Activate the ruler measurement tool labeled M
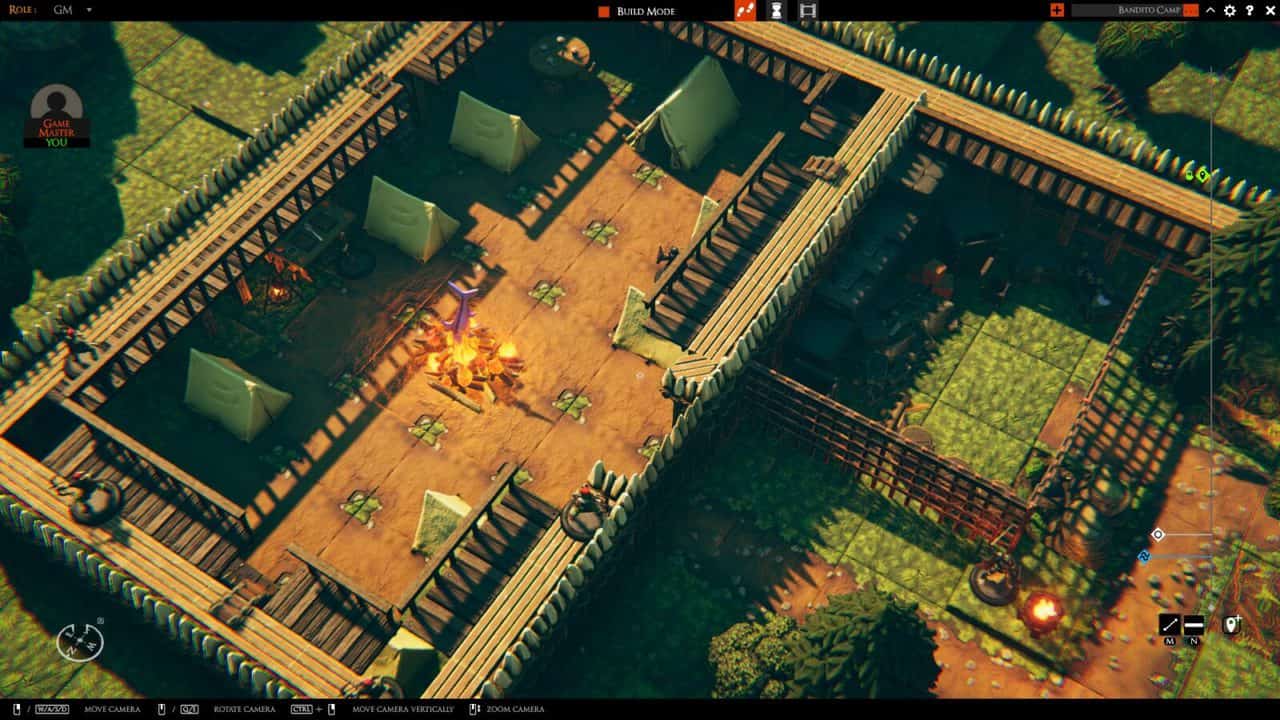The height and width of the screenshot is (720, 1280). (1168, 624)
